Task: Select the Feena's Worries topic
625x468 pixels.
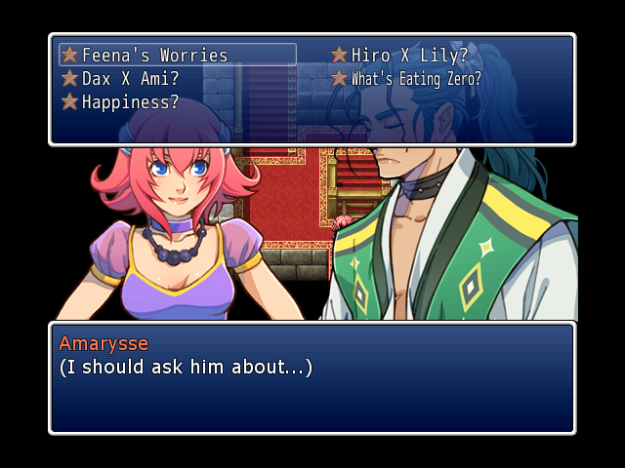Action: point(155,55)
